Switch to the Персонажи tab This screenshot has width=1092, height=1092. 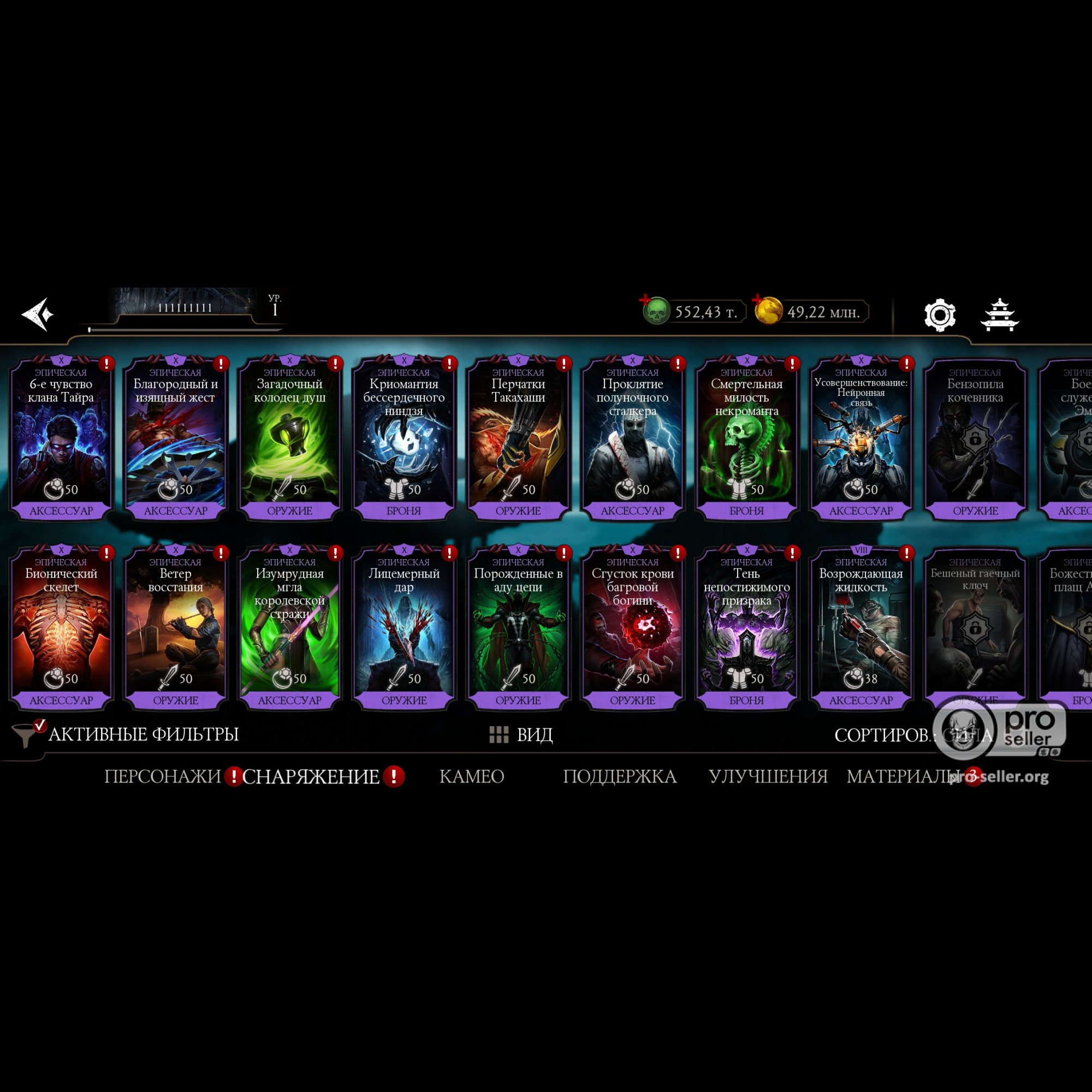tap(162, 776)
